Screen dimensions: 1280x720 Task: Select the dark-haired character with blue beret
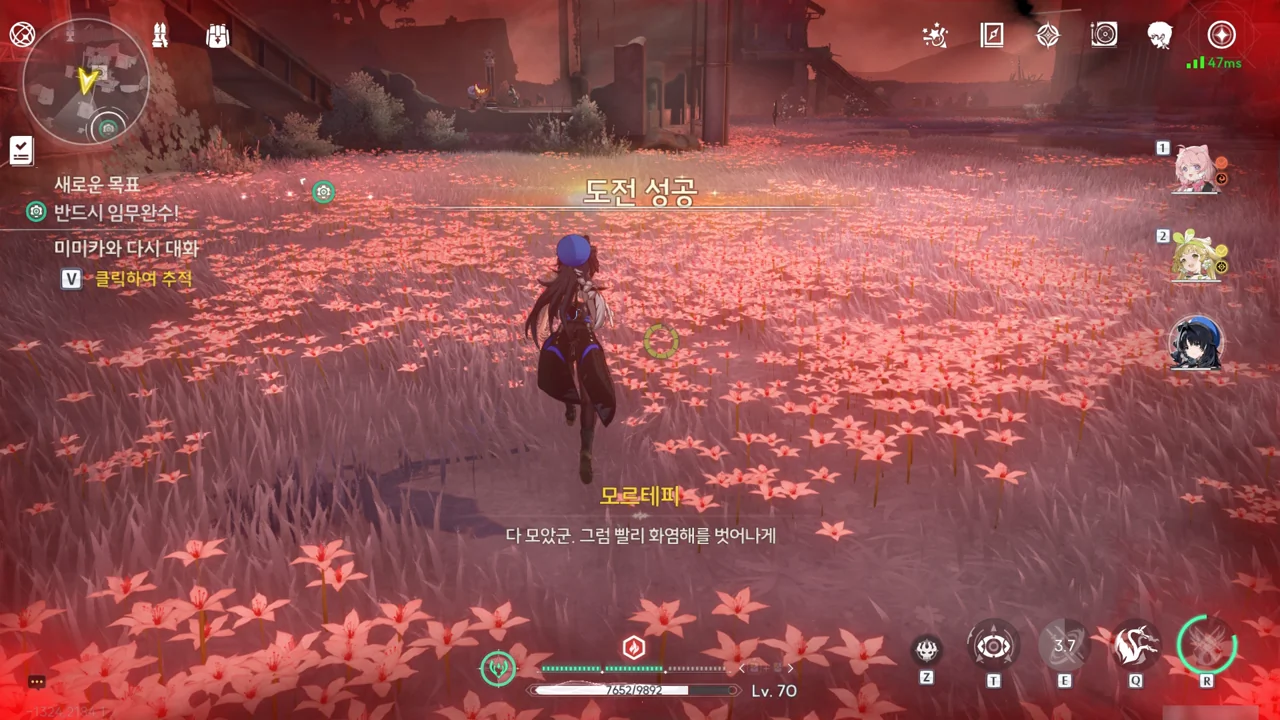point(1195,344)
